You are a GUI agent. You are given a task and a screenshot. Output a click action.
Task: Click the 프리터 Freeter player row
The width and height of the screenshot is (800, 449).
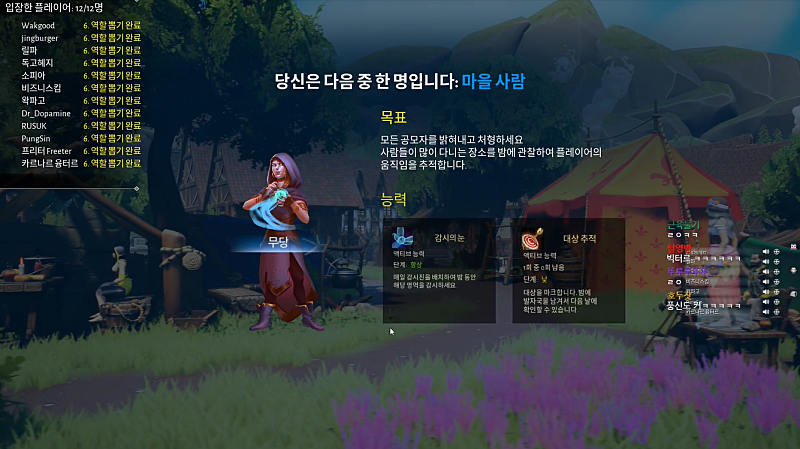46,150
